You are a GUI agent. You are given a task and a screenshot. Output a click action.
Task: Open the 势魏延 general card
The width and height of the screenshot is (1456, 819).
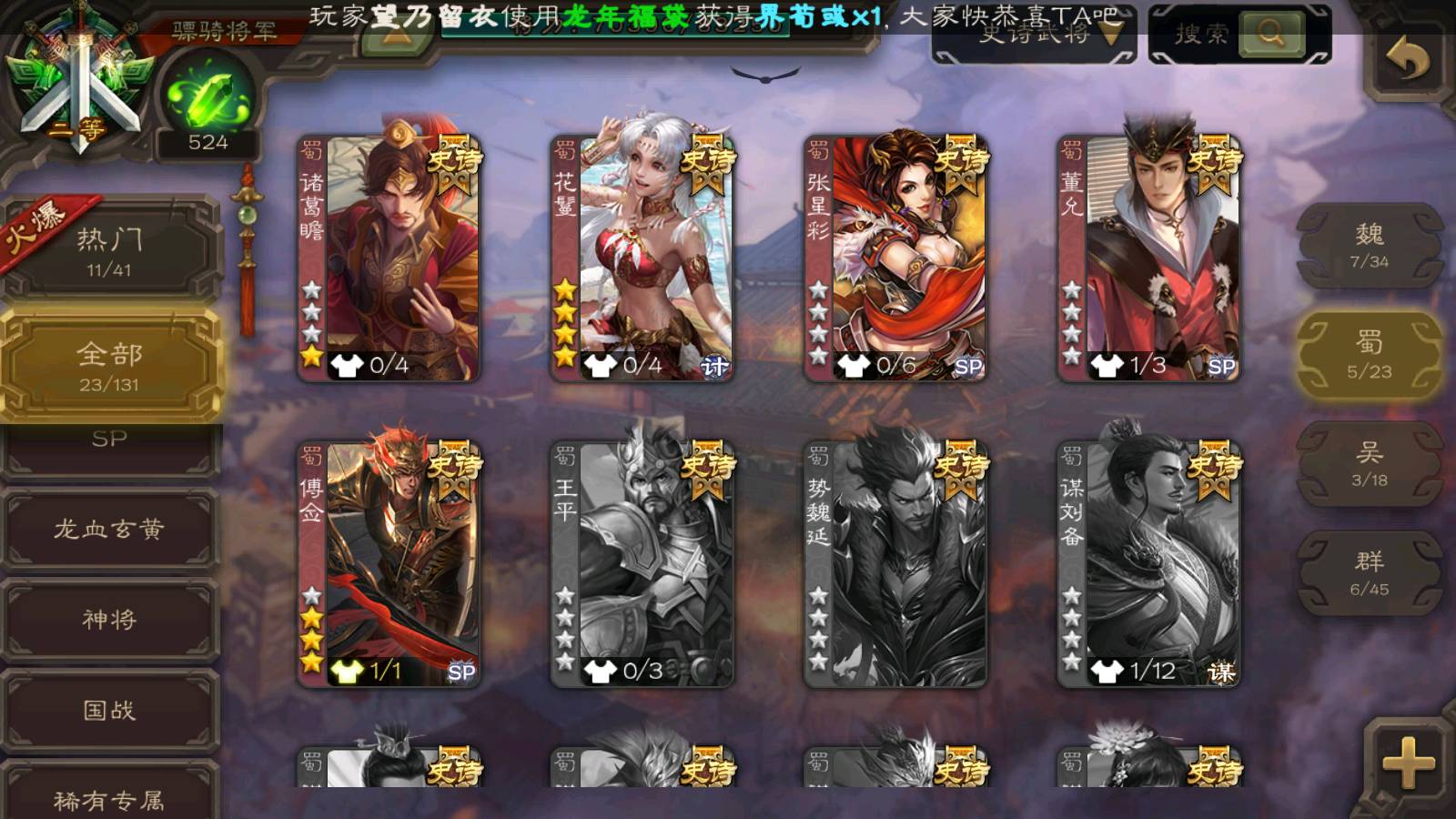(x=895, y=564)
